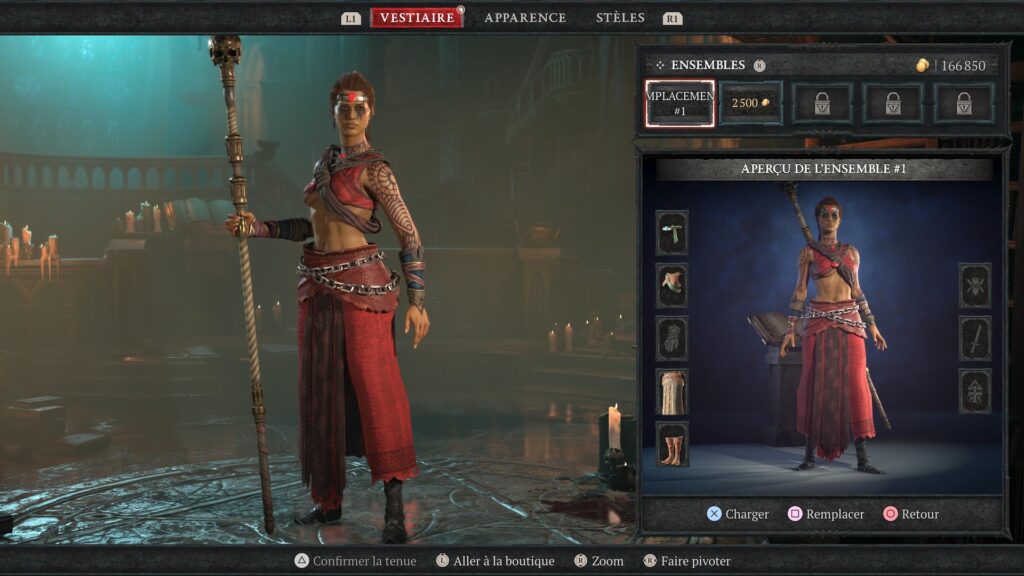Select the staff weapon slot
Image resolution: width=1024 pixels, height=576 pixels.
click(975, 338)
